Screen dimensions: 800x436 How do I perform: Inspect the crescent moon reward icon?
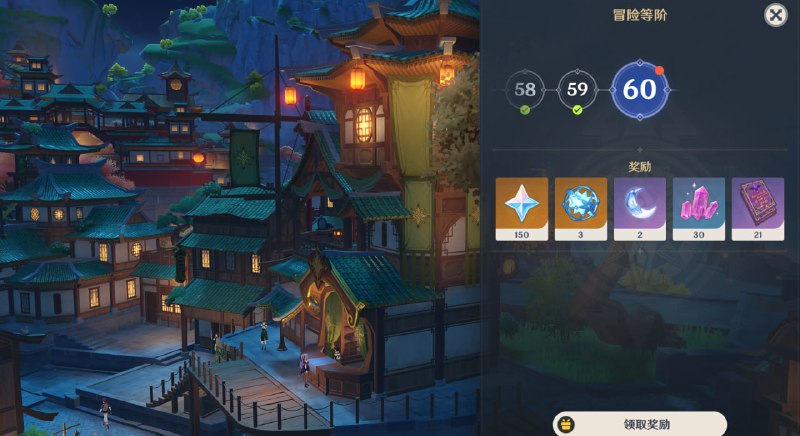[x=640, y=208]
